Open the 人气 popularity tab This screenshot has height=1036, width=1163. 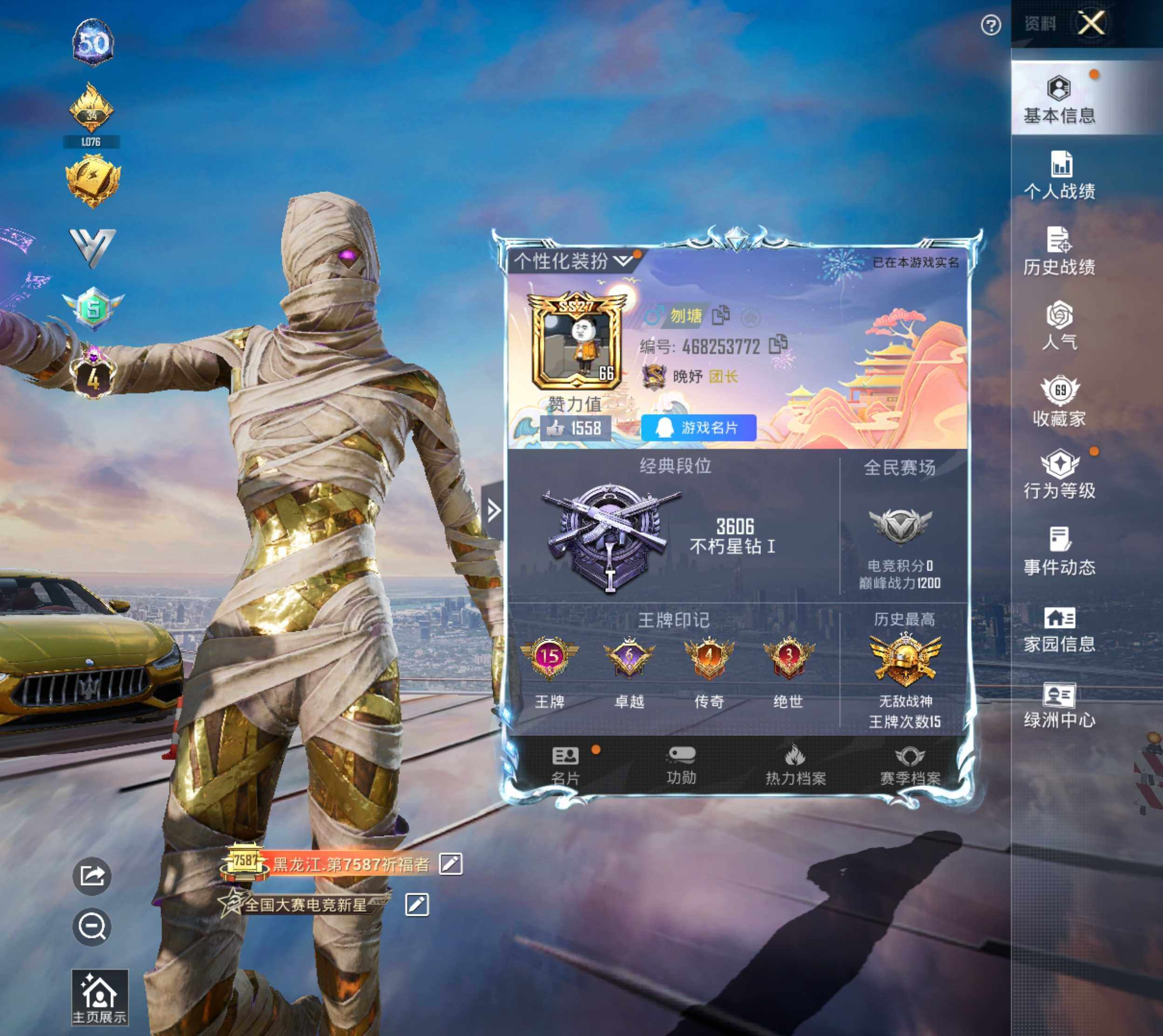coord(1060,326)
